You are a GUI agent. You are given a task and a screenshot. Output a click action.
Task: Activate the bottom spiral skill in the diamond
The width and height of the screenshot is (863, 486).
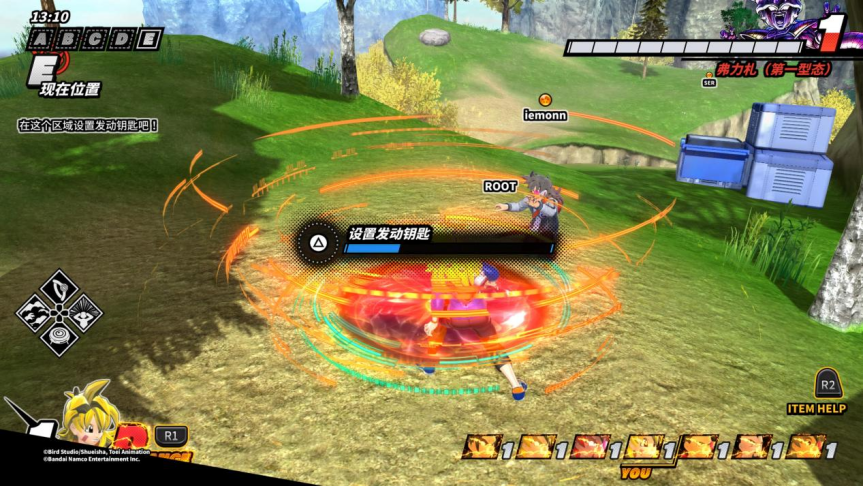(x=59, y=337)
